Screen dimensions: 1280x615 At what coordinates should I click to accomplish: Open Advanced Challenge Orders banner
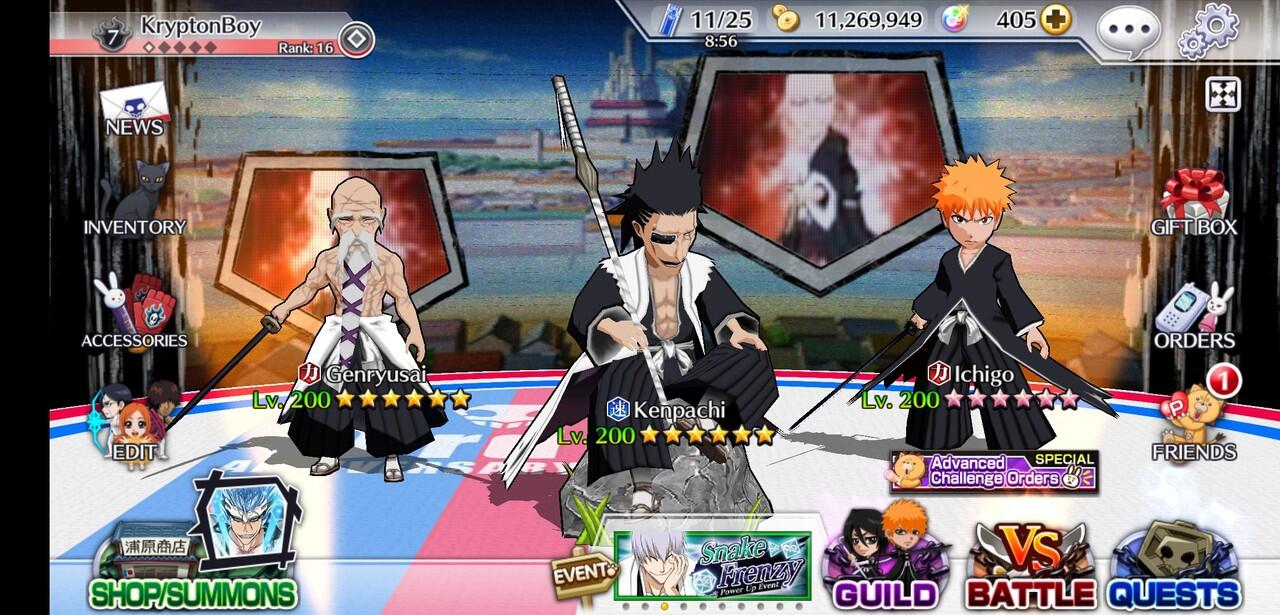tap(994, 471)
